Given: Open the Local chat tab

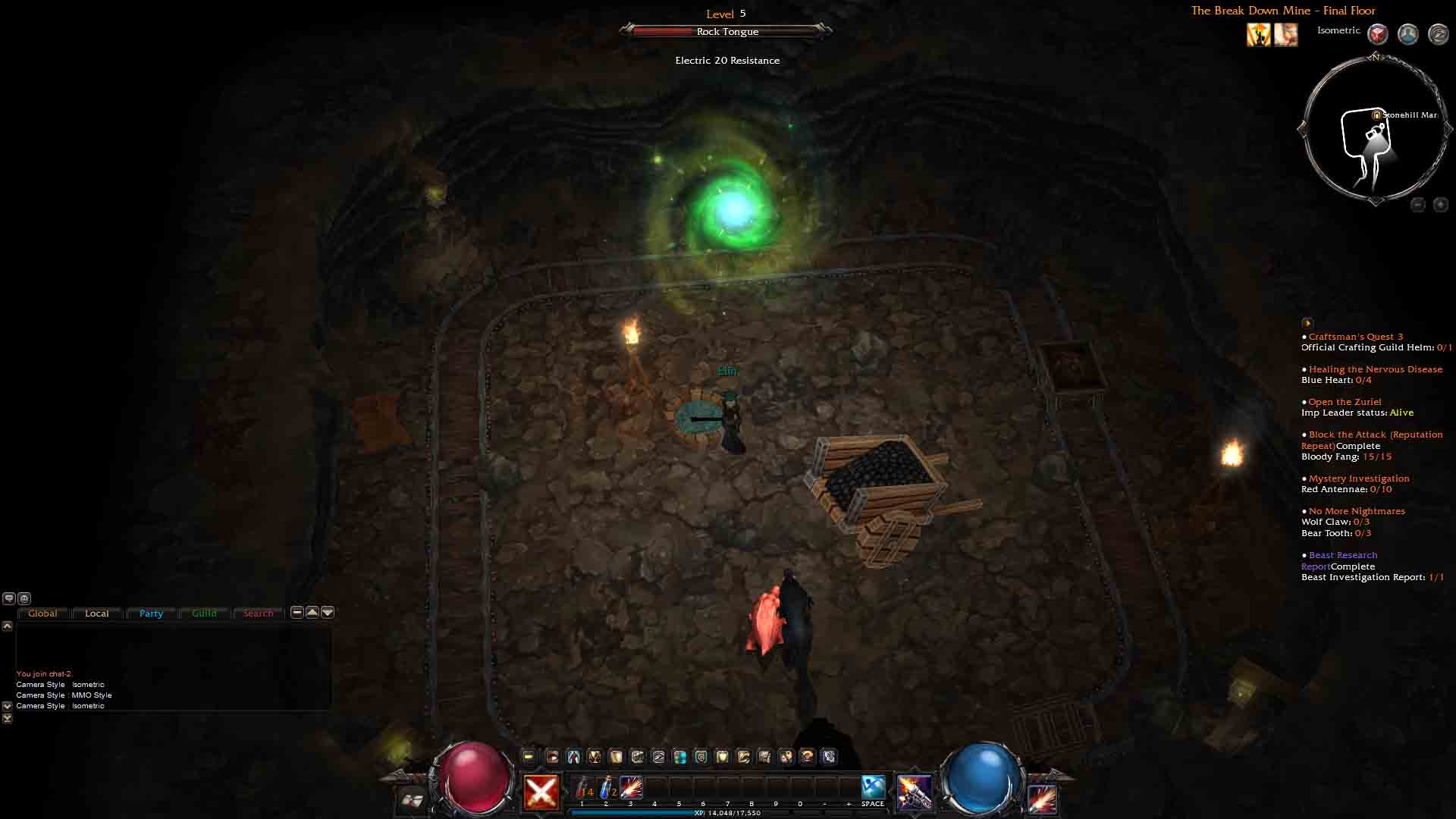Looking at the screenshot, I should tap(96, 613).
